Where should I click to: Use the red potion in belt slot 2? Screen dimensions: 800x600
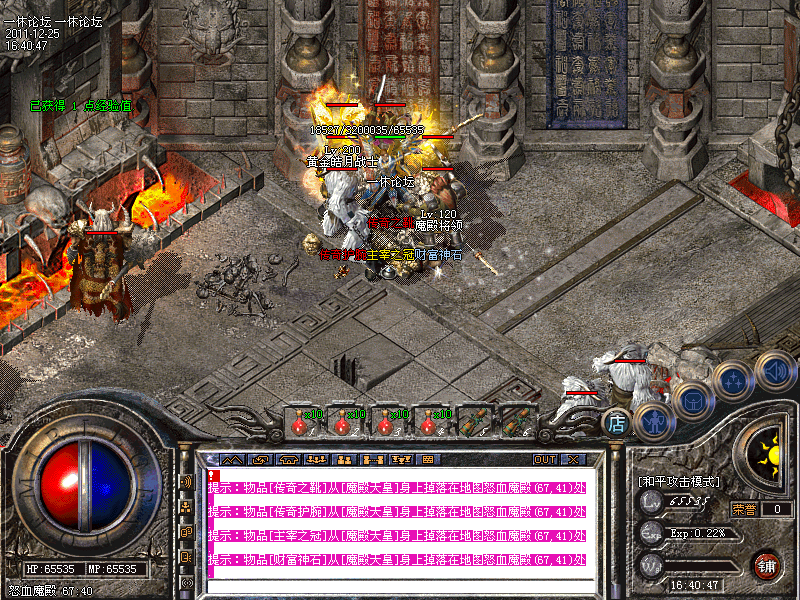click(x=343, y=421)
